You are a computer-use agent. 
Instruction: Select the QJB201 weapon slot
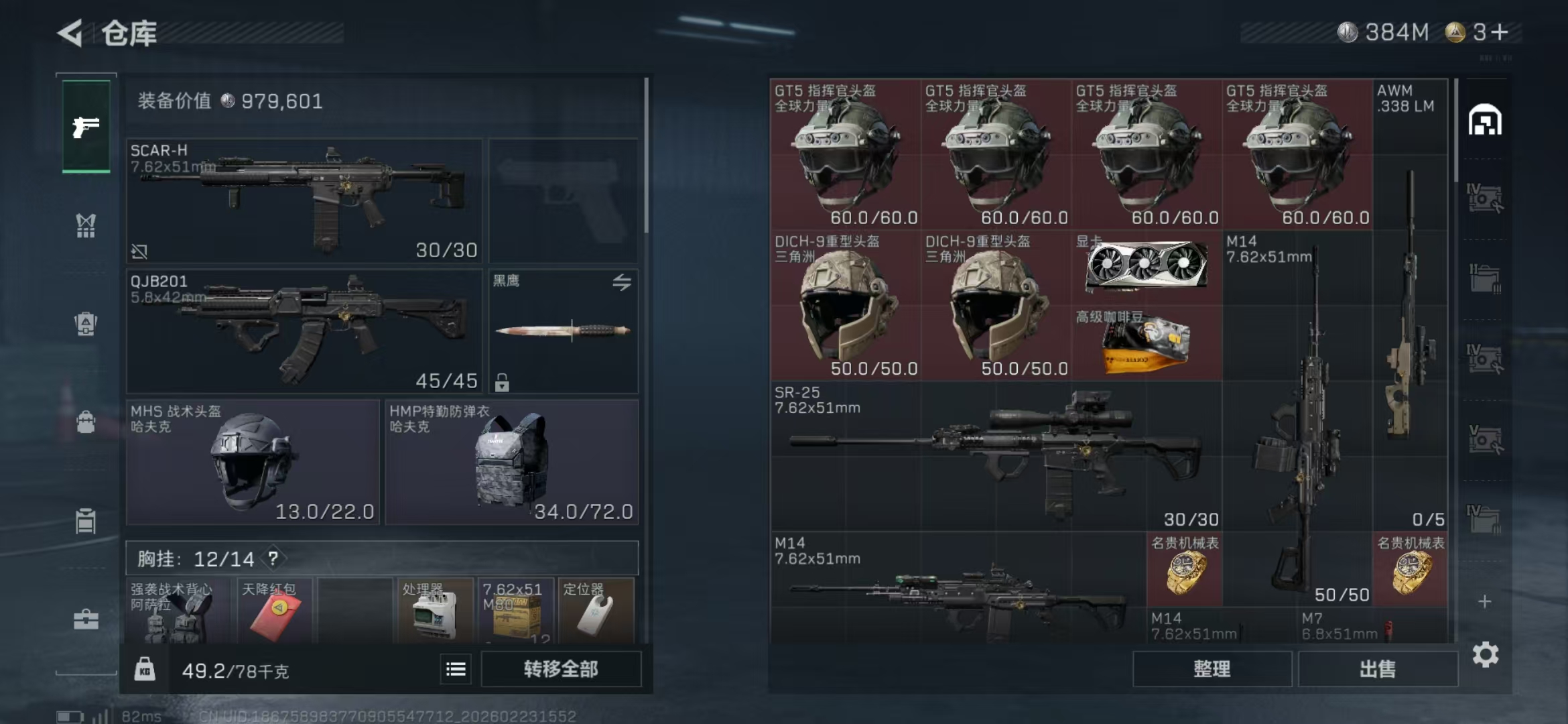pos(304,331)
